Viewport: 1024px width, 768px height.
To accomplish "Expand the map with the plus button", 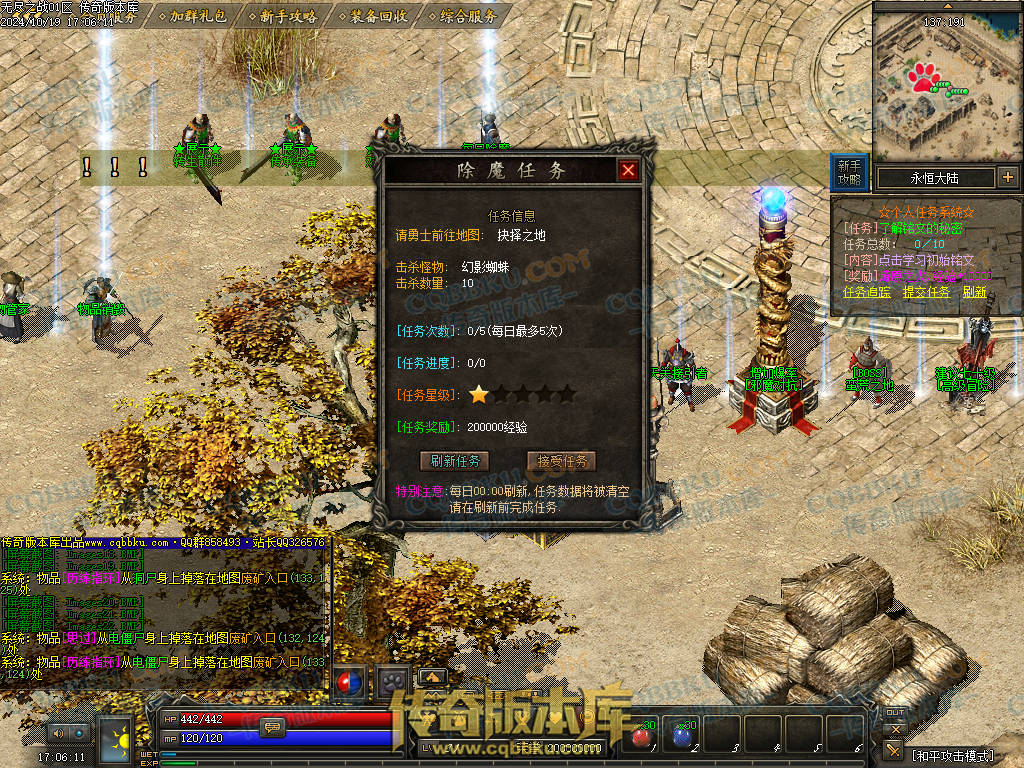I will click(1007, 178).
